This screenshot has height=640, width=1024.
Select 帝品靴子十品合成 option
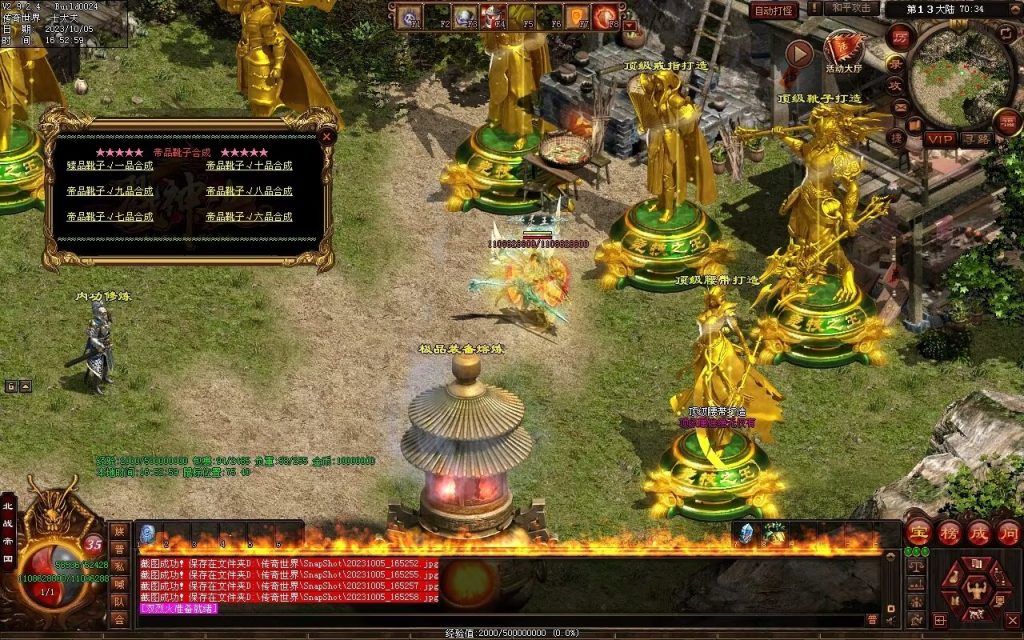(249, 166)
